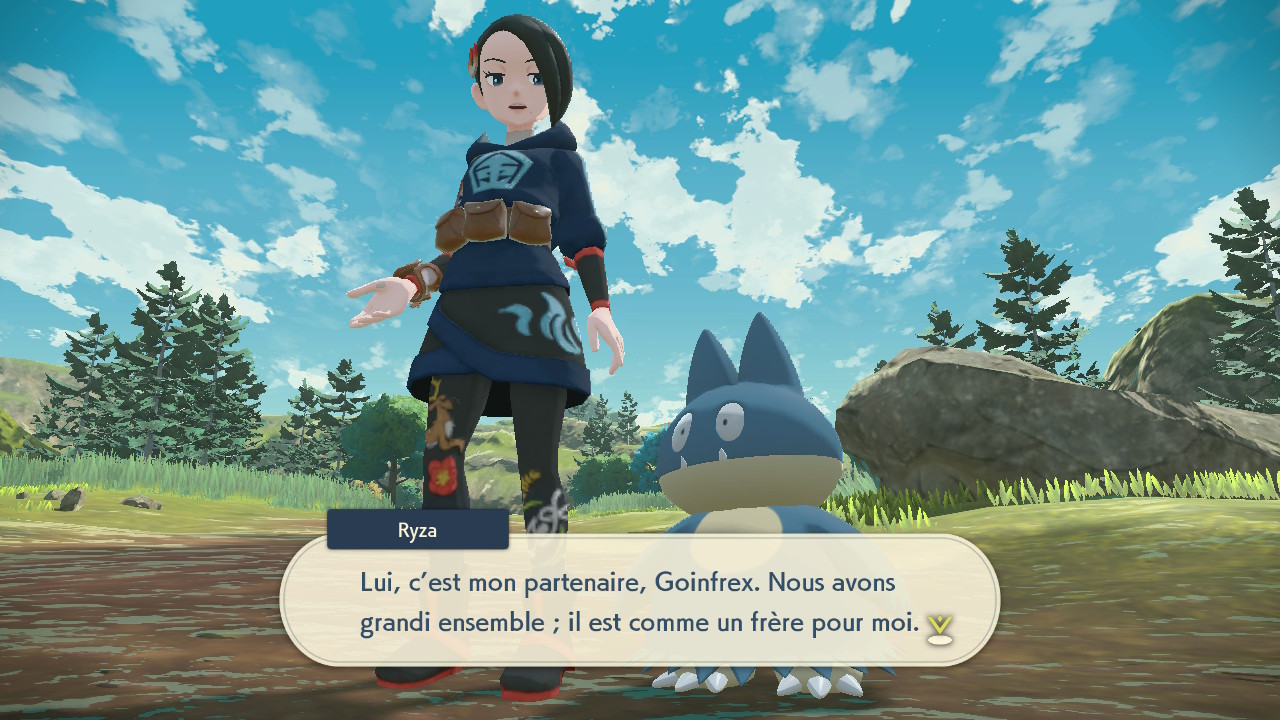Click Ryza's dialogue text box
Screen dimensions: 1280x720
(x=640, y=601)
